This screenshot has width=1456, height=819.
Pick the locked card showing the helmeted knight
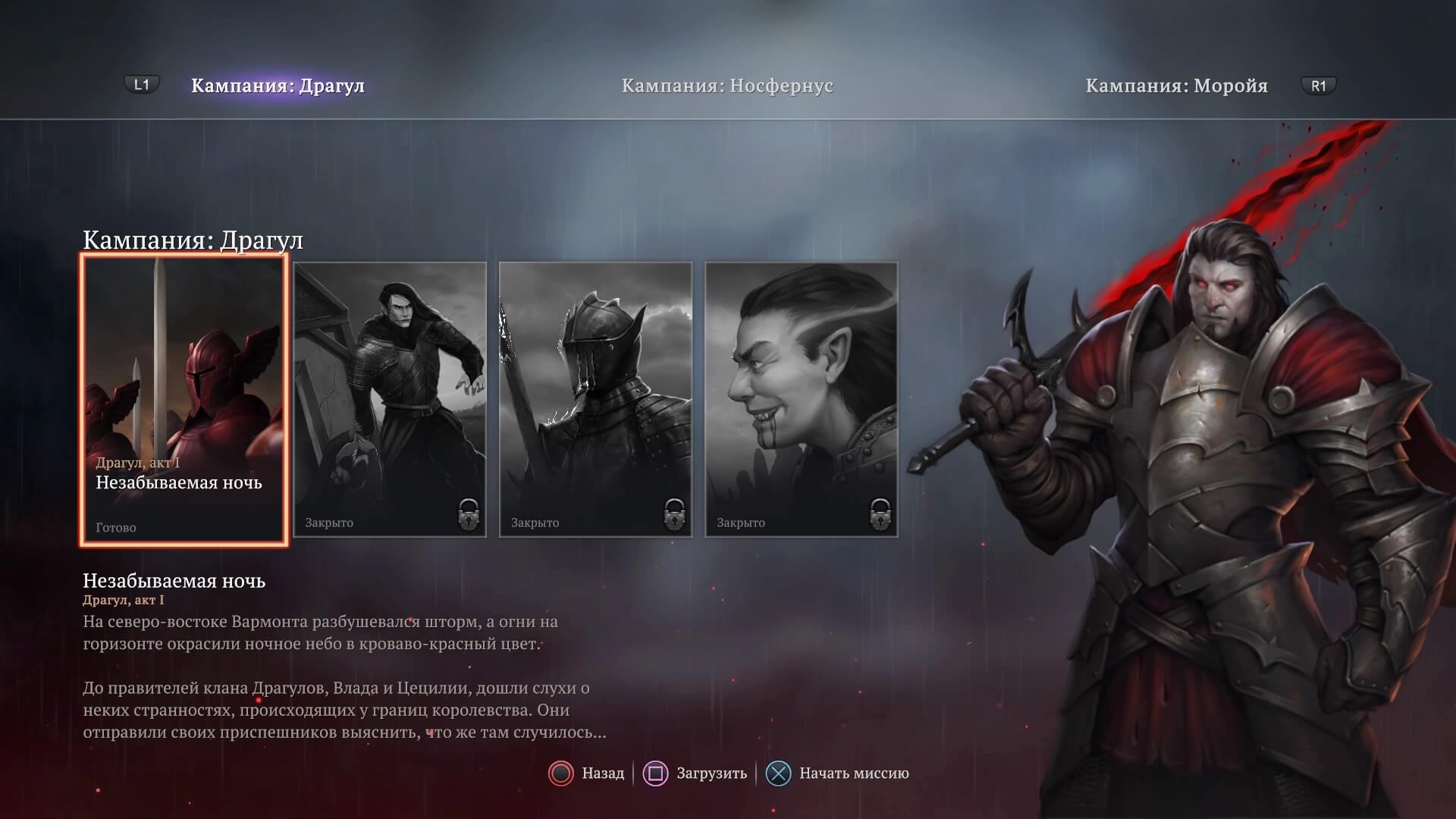pos(595,400)
